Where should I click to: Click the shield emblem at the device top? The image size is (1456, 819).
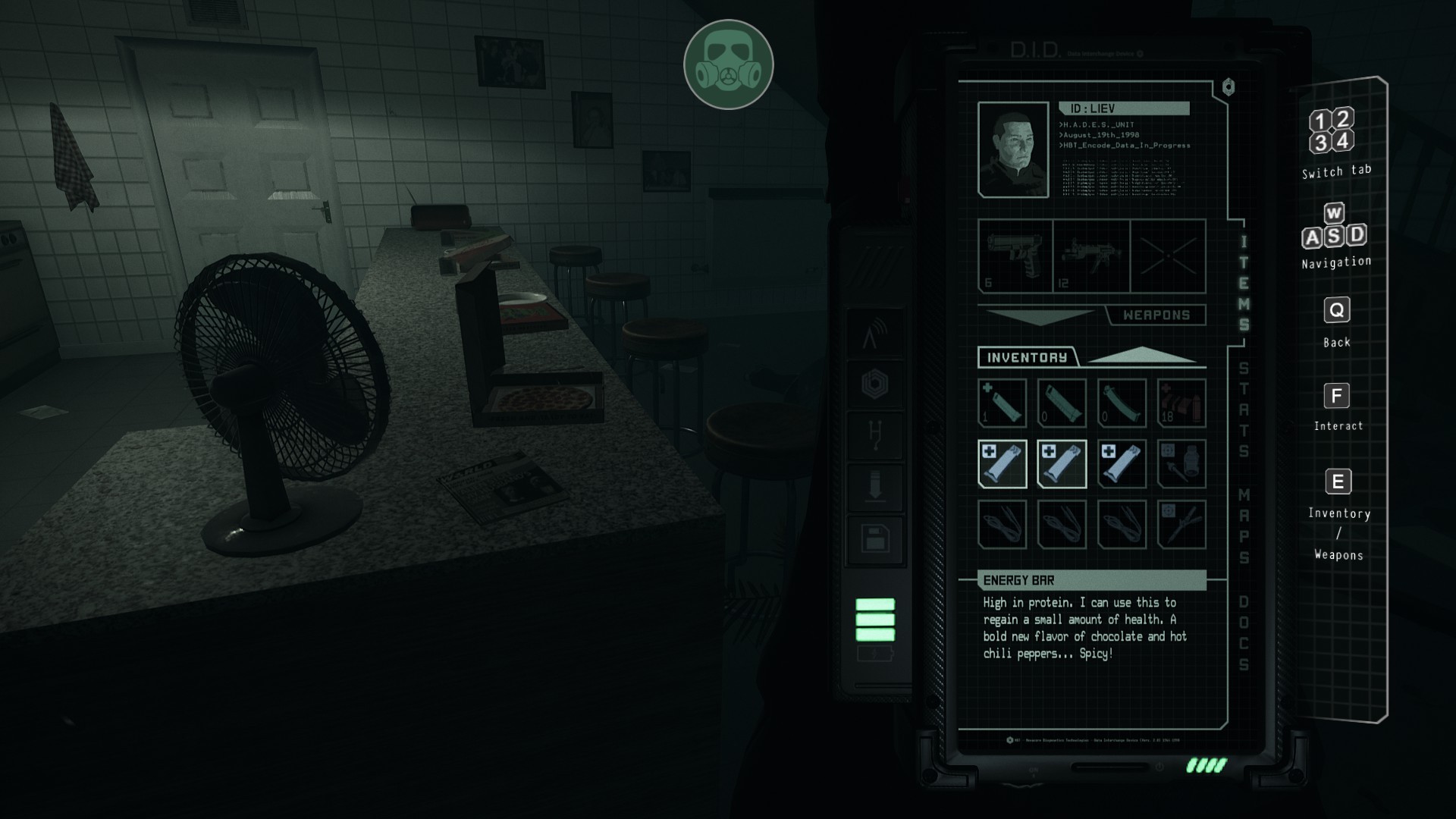click(x=1230, y=86)
